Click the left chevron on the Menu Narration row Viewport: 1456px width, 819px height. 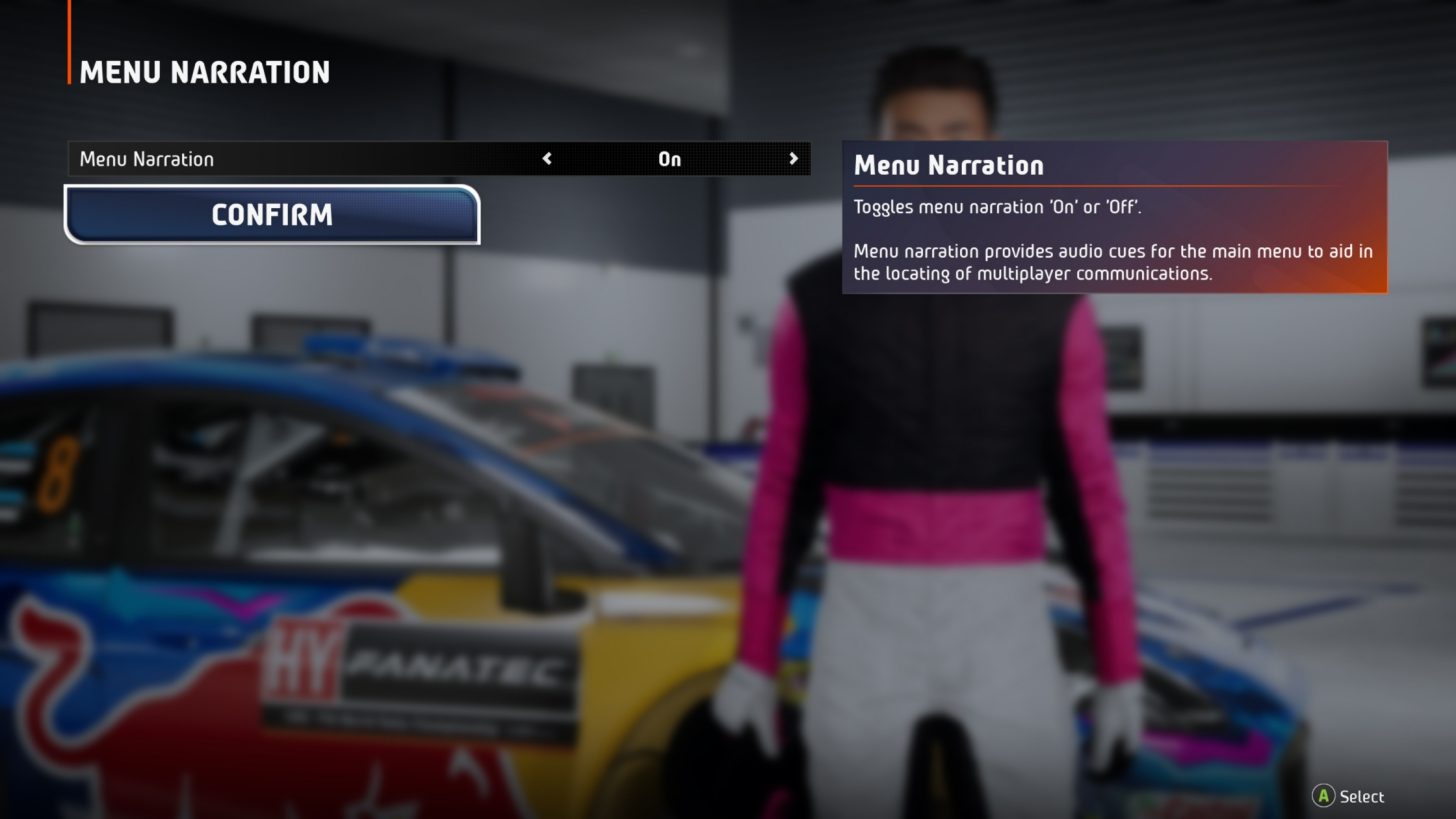pos(547,159)
